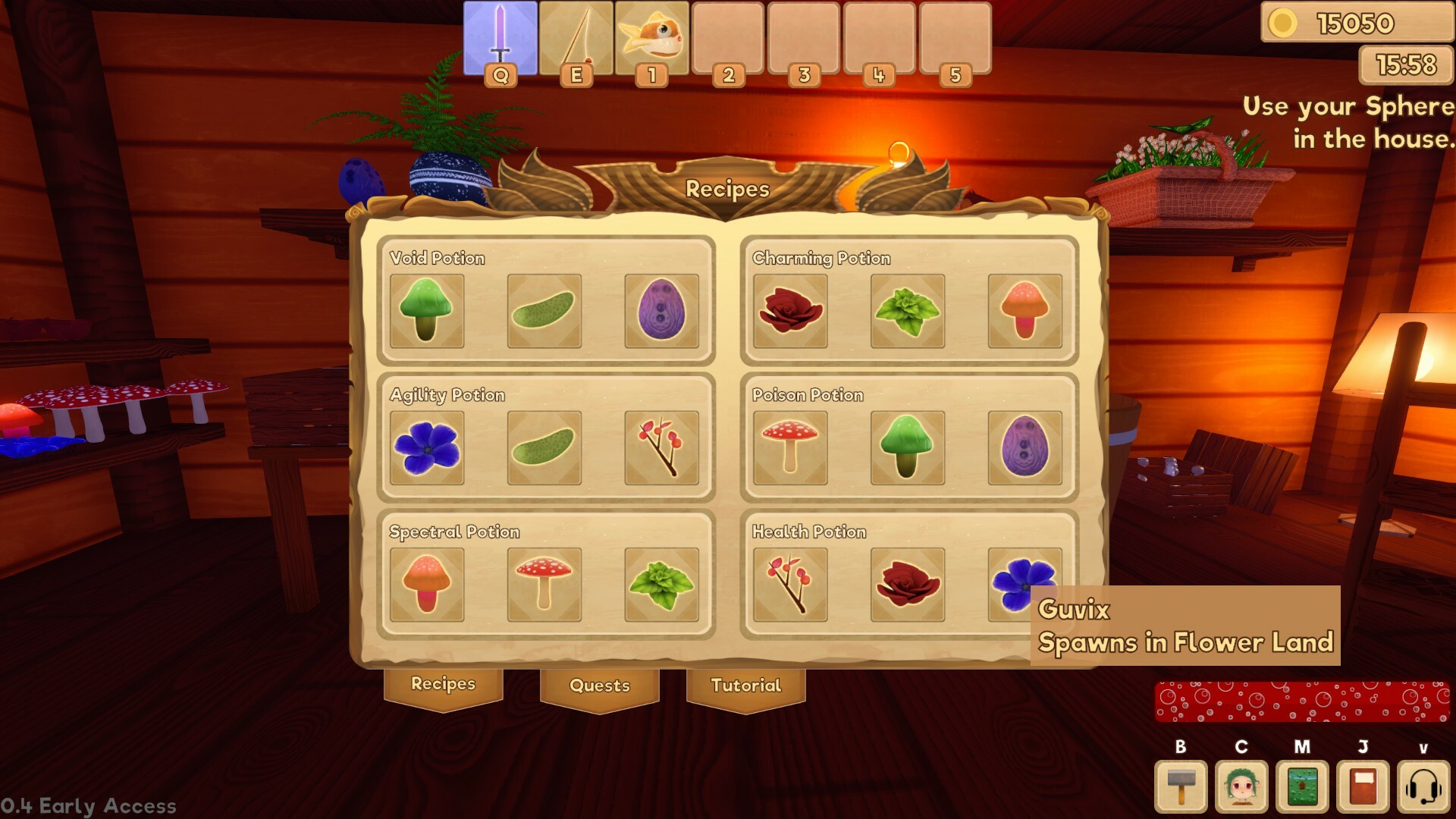The image size is (1456, 819).
Task: Open voice chat settings via the headset icon
Action: point(1420,786)
